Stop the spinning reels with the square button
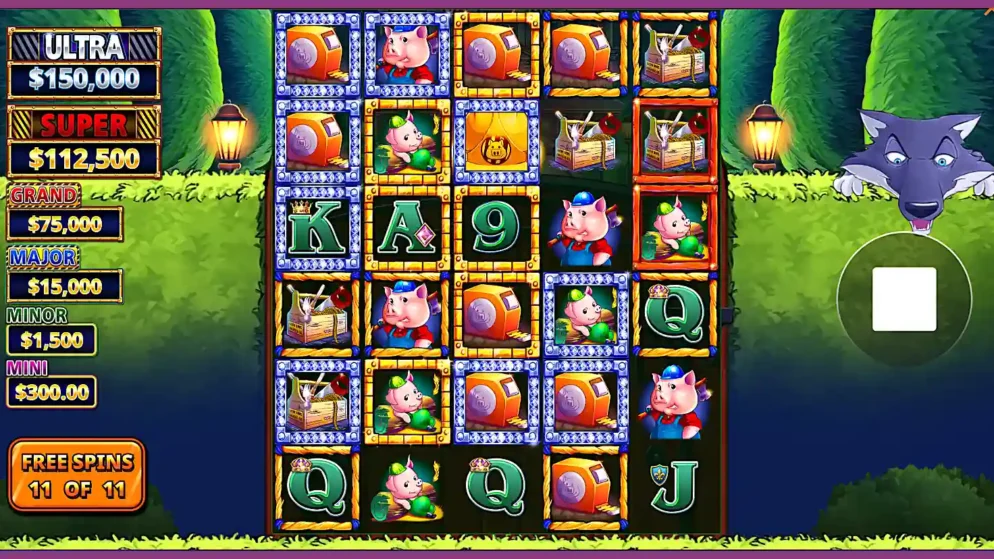 904,299
